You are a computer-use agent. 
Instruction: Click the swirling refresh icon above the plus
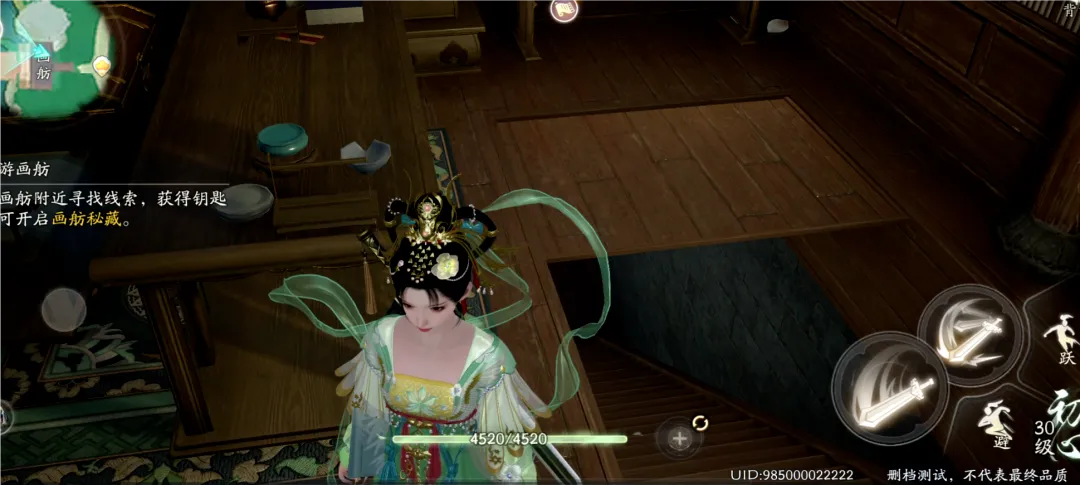pos(701,423)
